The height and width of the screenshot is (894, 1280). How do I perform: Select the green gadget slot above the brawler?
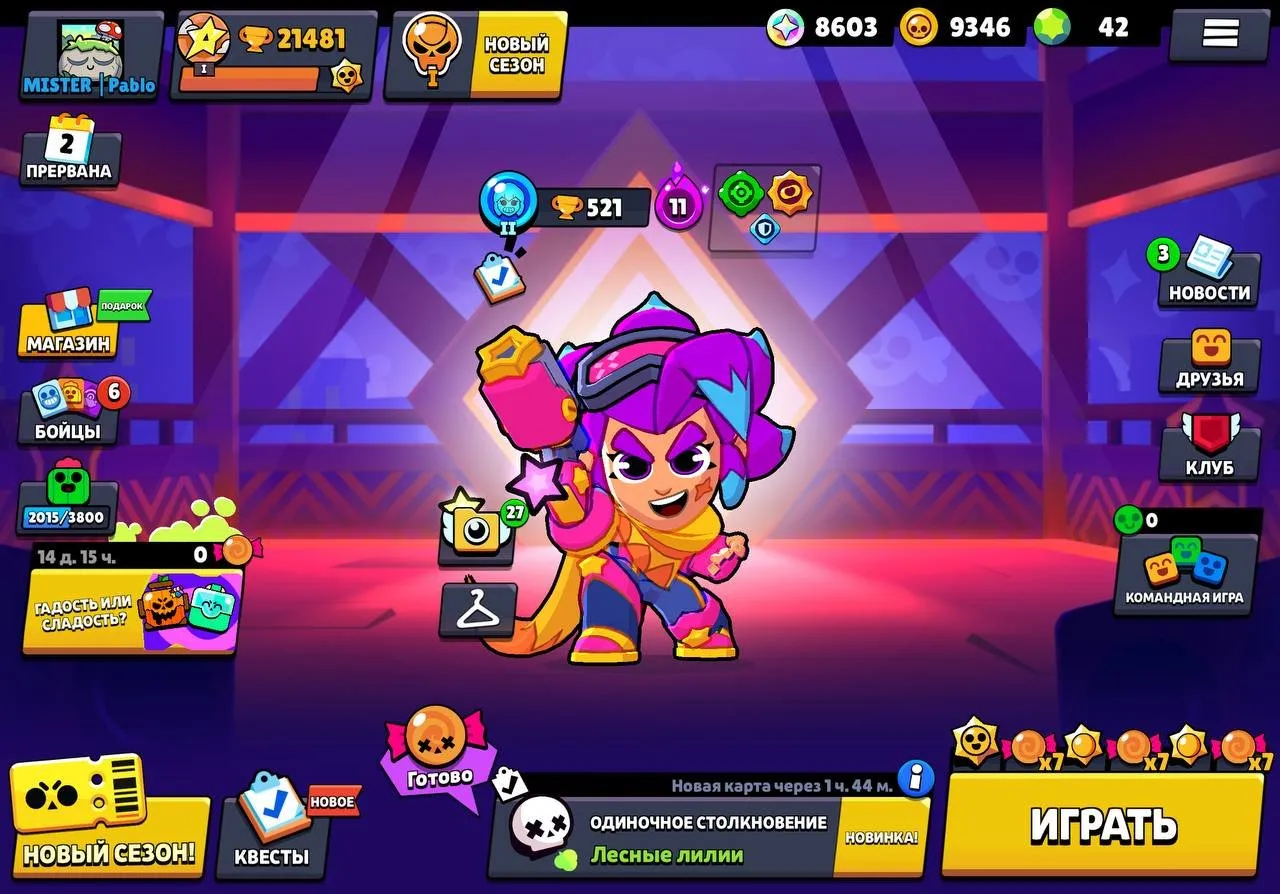coord(740,192)
